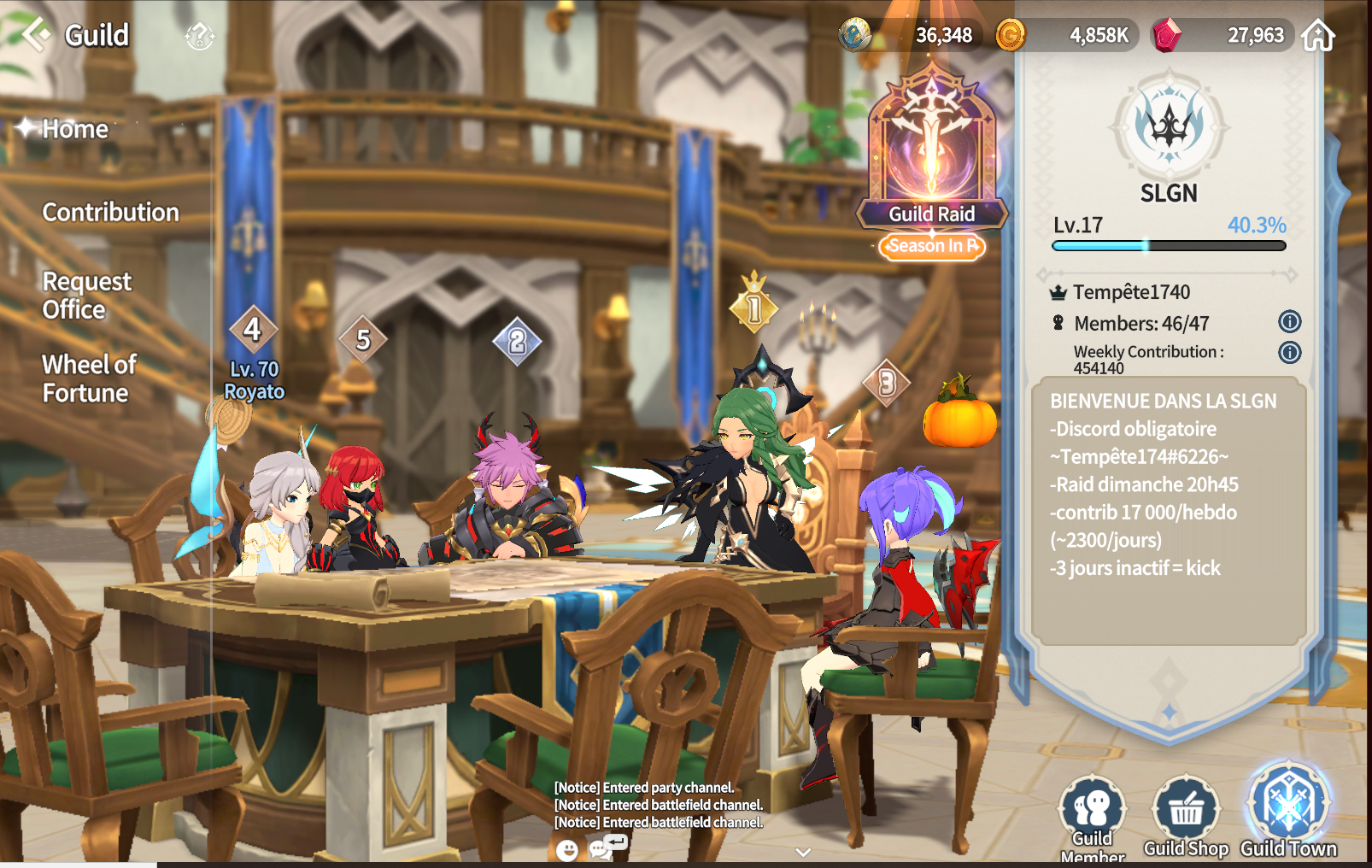Expand the chat log down arrow
Image resolution: width=1372 pixels, height=868 pixels.
[x=803, y=852]
